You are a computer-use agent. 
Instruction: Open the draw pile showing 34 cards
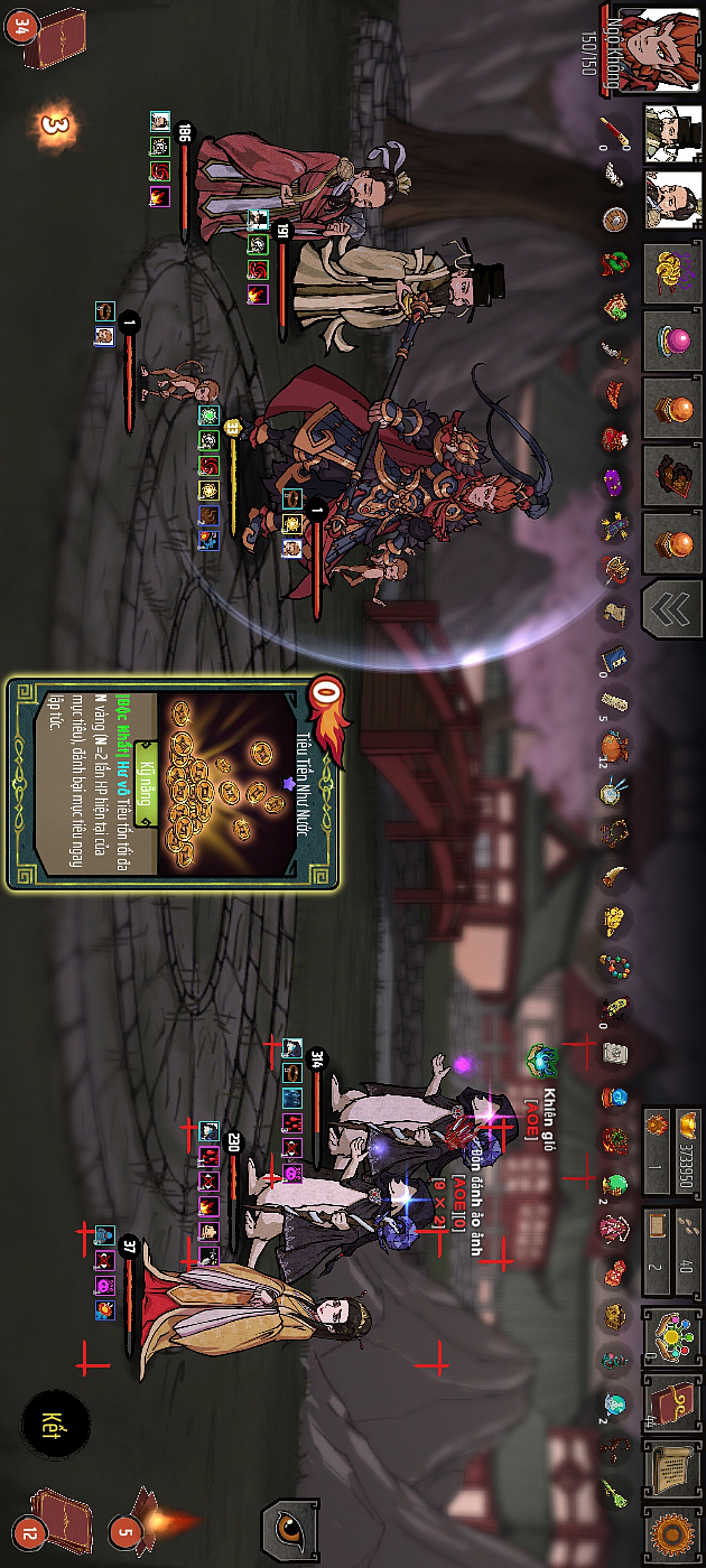pos(51,36)
